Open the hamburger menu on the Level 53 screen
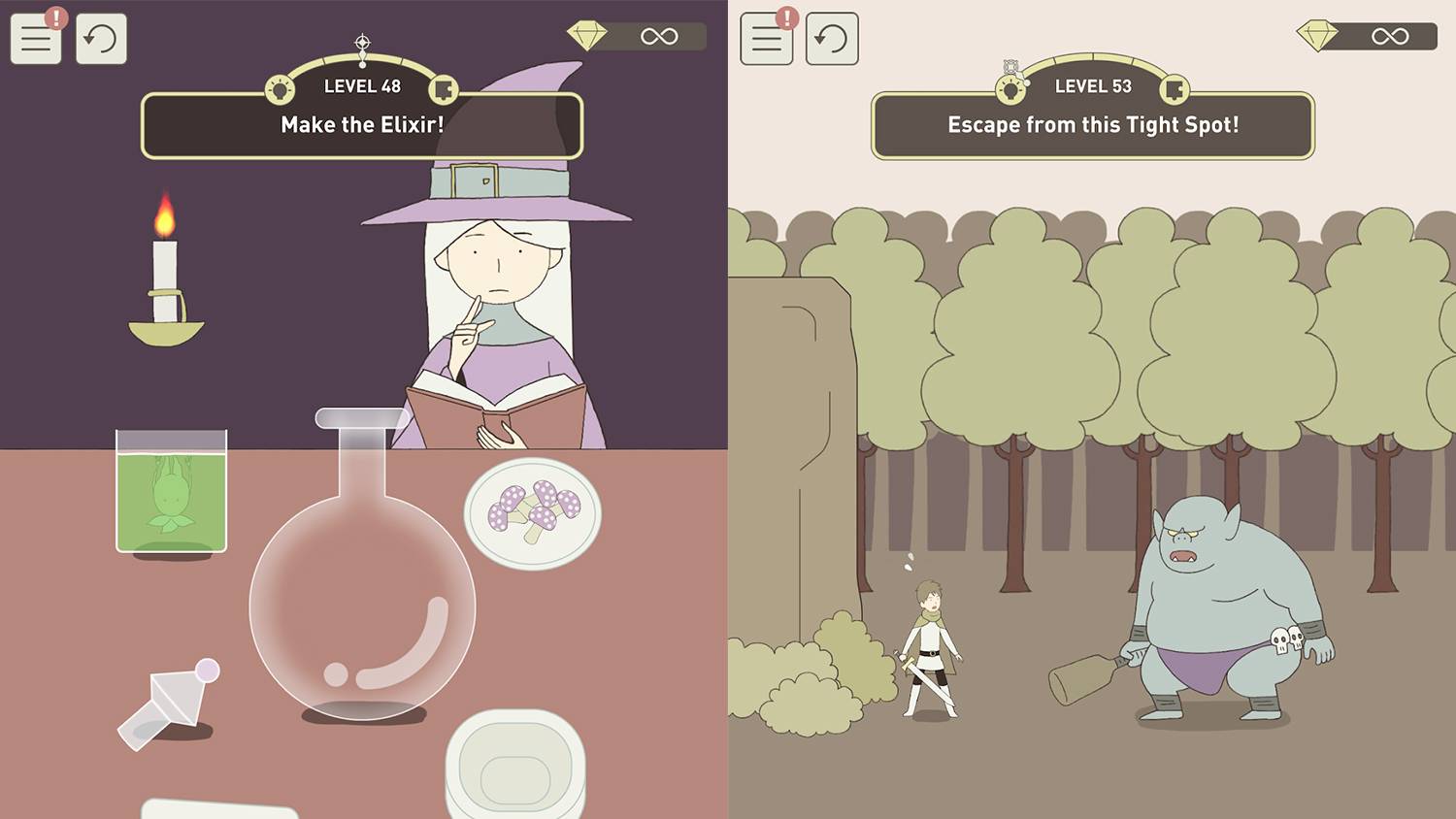Viewport: 1456px width, 819px height. click(x=766, y=40)
